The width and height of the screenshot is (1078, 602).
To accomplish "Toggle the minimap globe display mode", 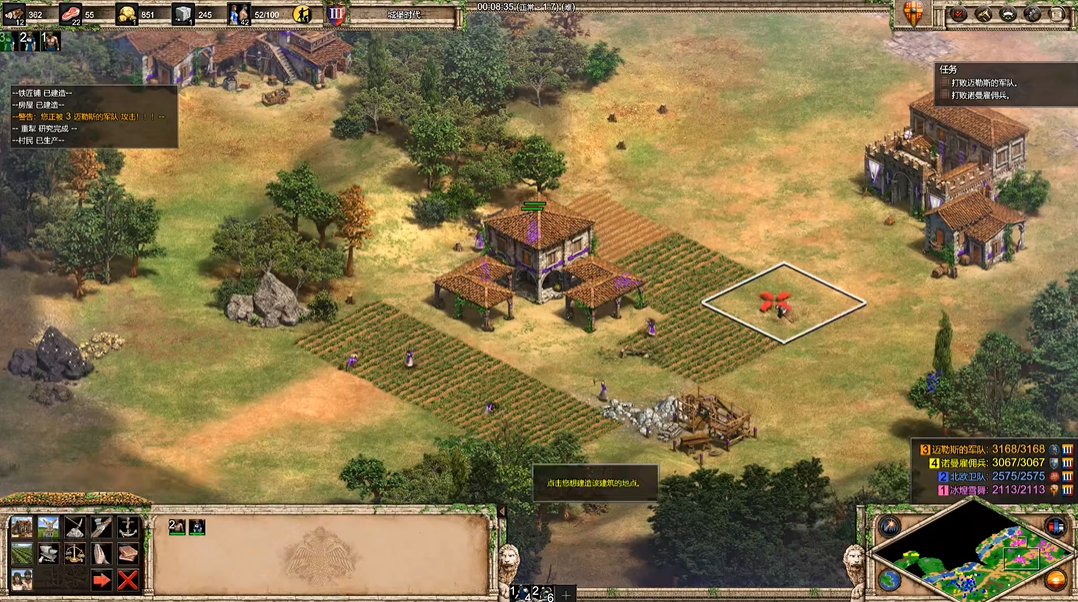I will (889, 579).
